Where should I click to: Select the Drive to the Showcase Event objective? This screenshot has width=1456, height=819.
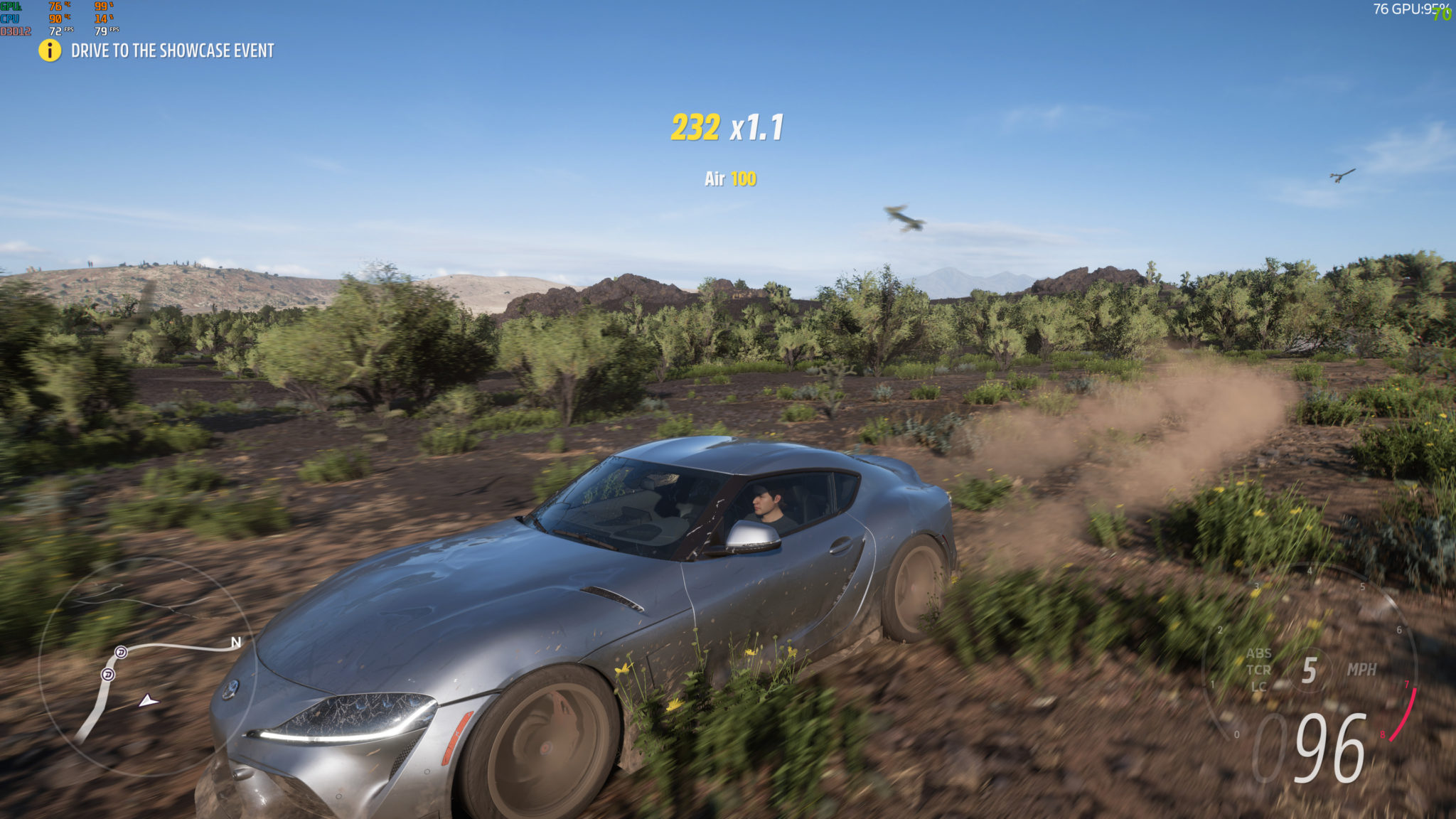click(172, 50)
